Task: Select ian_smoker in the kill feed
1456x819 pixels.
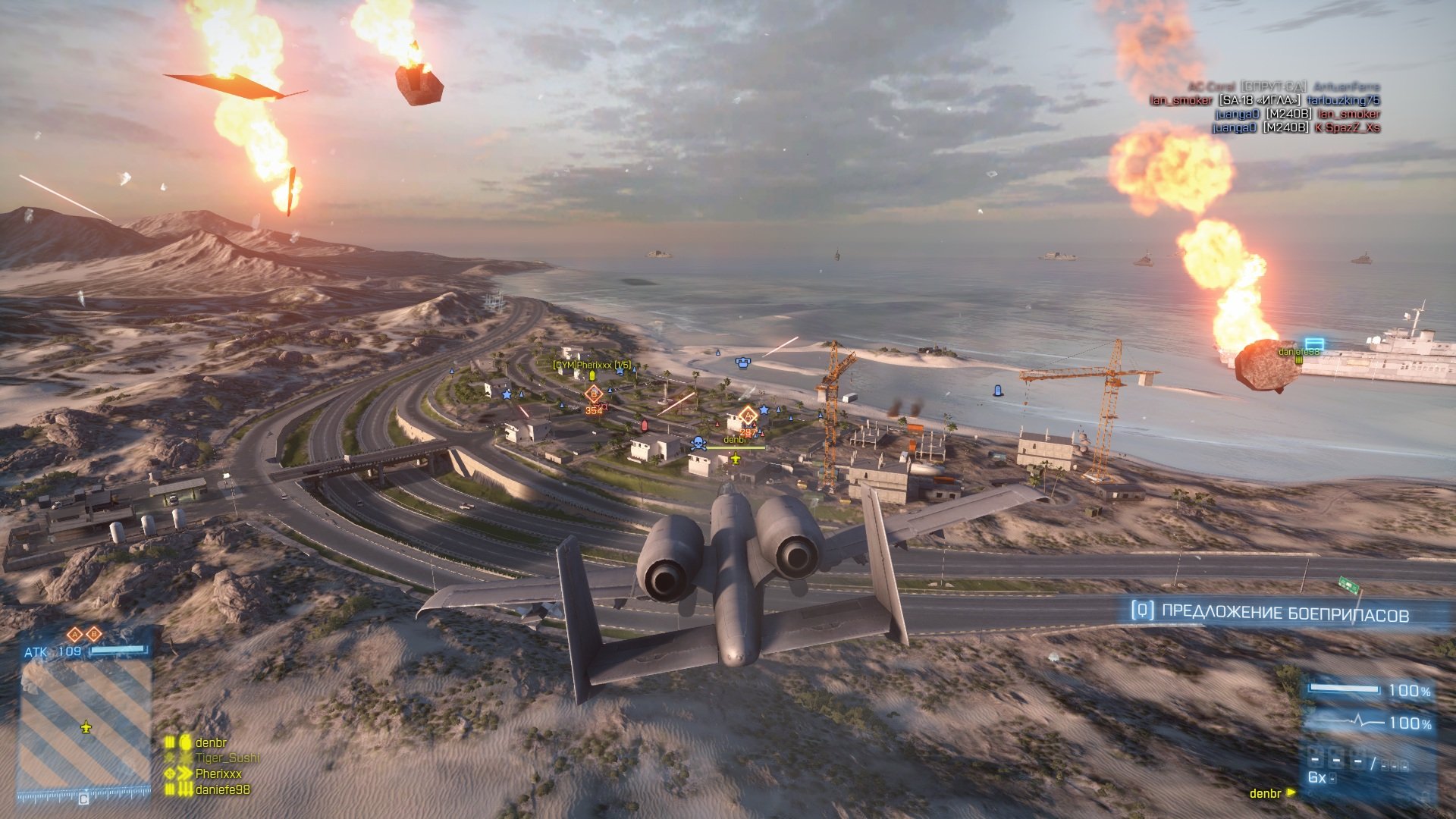Action: click(x=1181, y=100)
